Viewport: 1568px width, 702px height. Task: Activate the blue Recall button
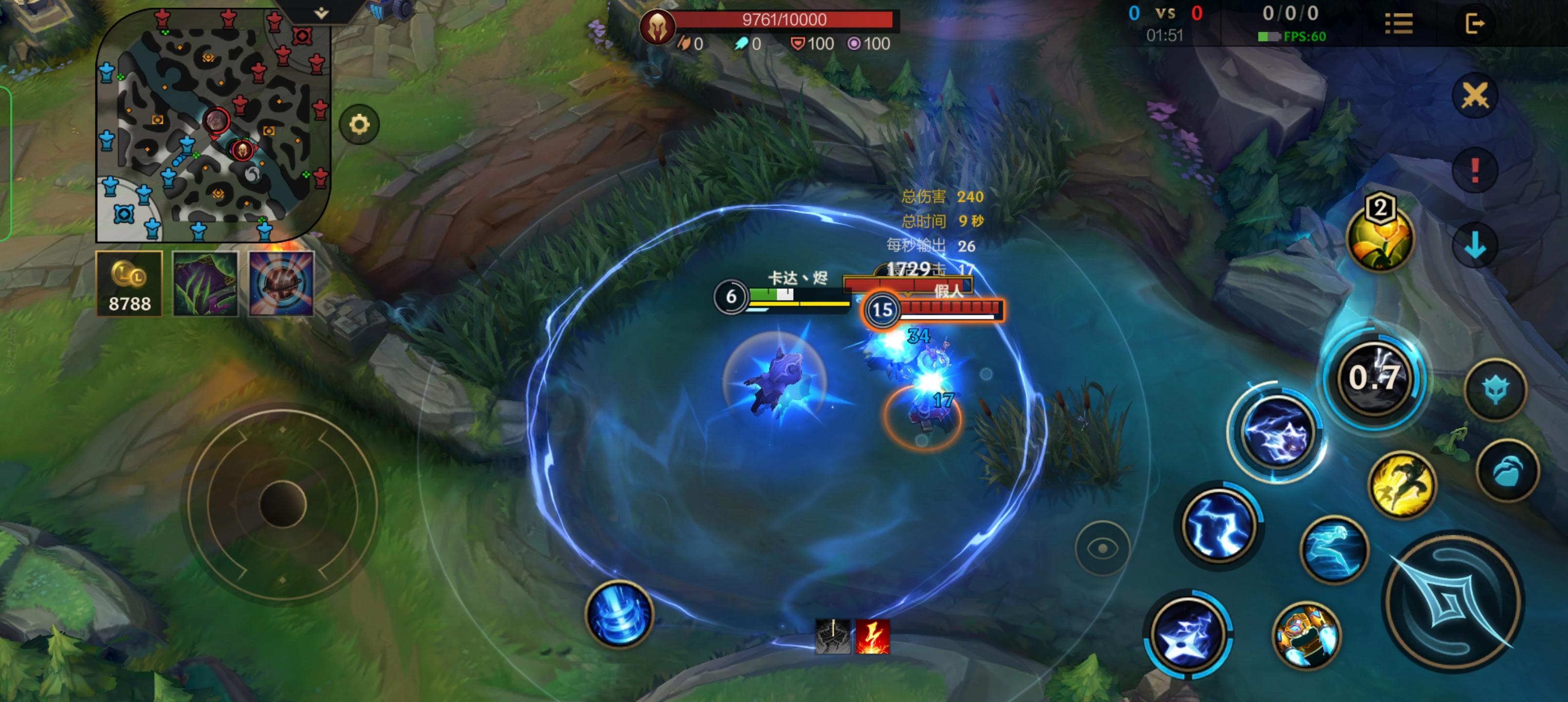(618, 614)
